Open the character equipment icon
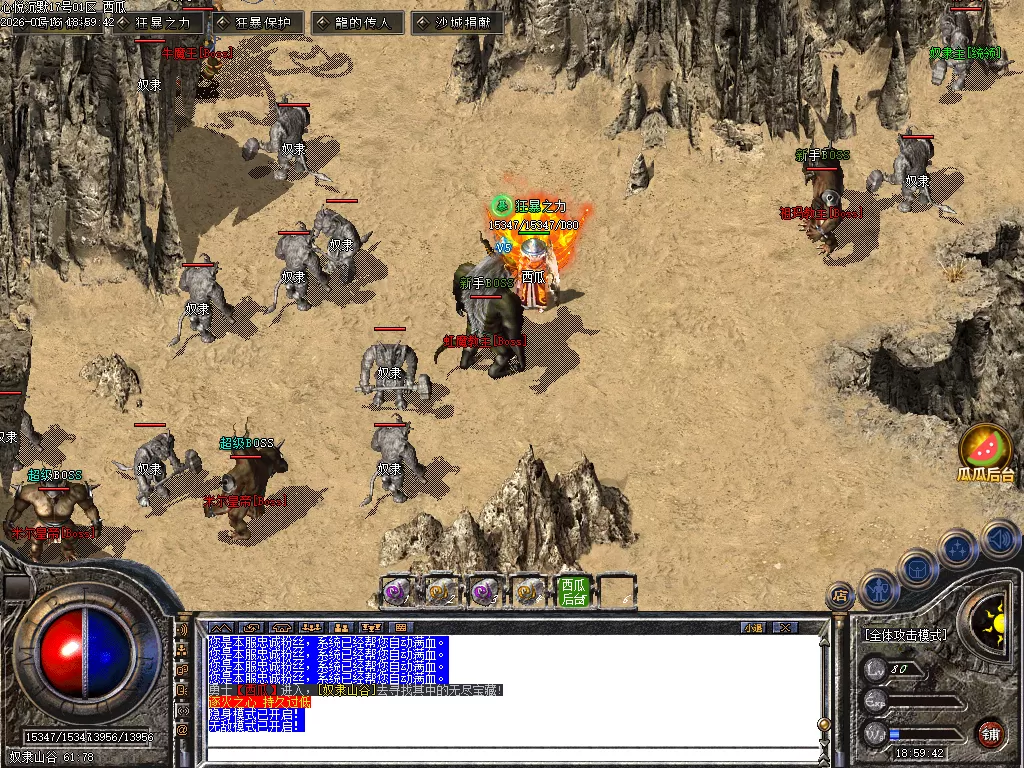This screenshot has width=1024, height=768. pyautogui.click(x=879, y=588)
